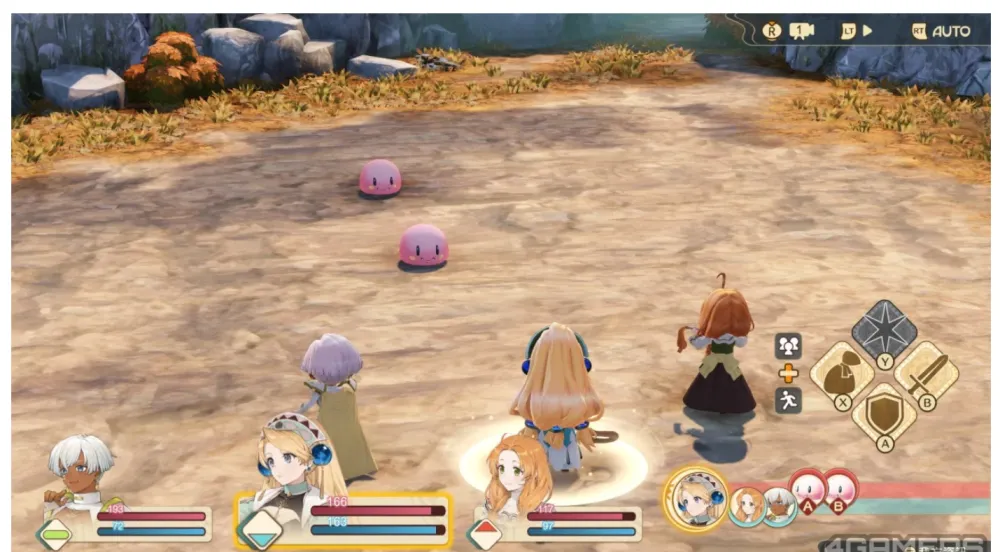Viewport: 1000px width, 552px height.
Task: Select pink enemy A in turn order
Action: (x=807, y=491)
